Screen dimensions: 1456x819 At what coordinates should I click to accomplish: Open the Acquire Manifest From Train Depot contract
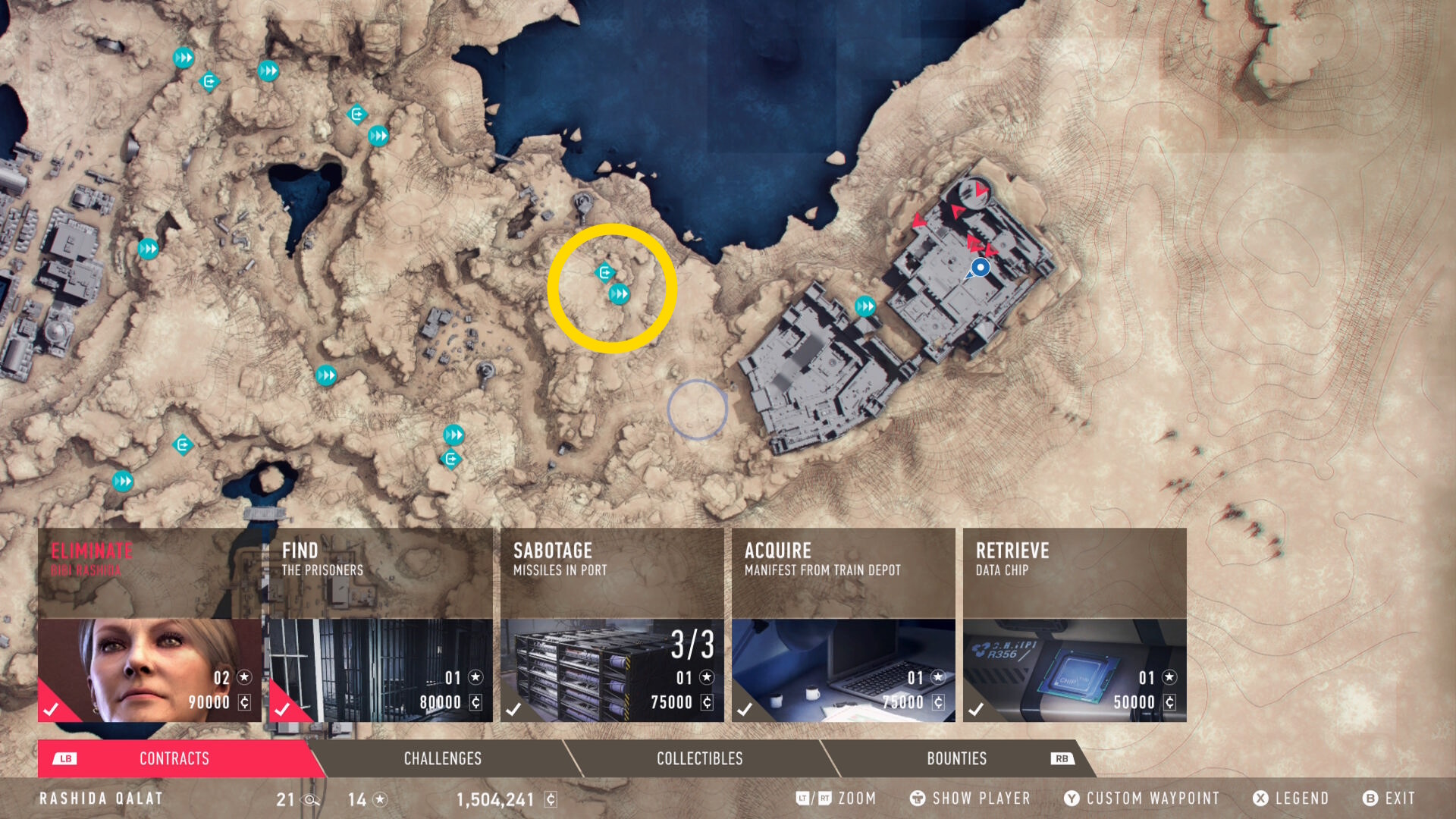pyautogui.click(x=843, y=625)
